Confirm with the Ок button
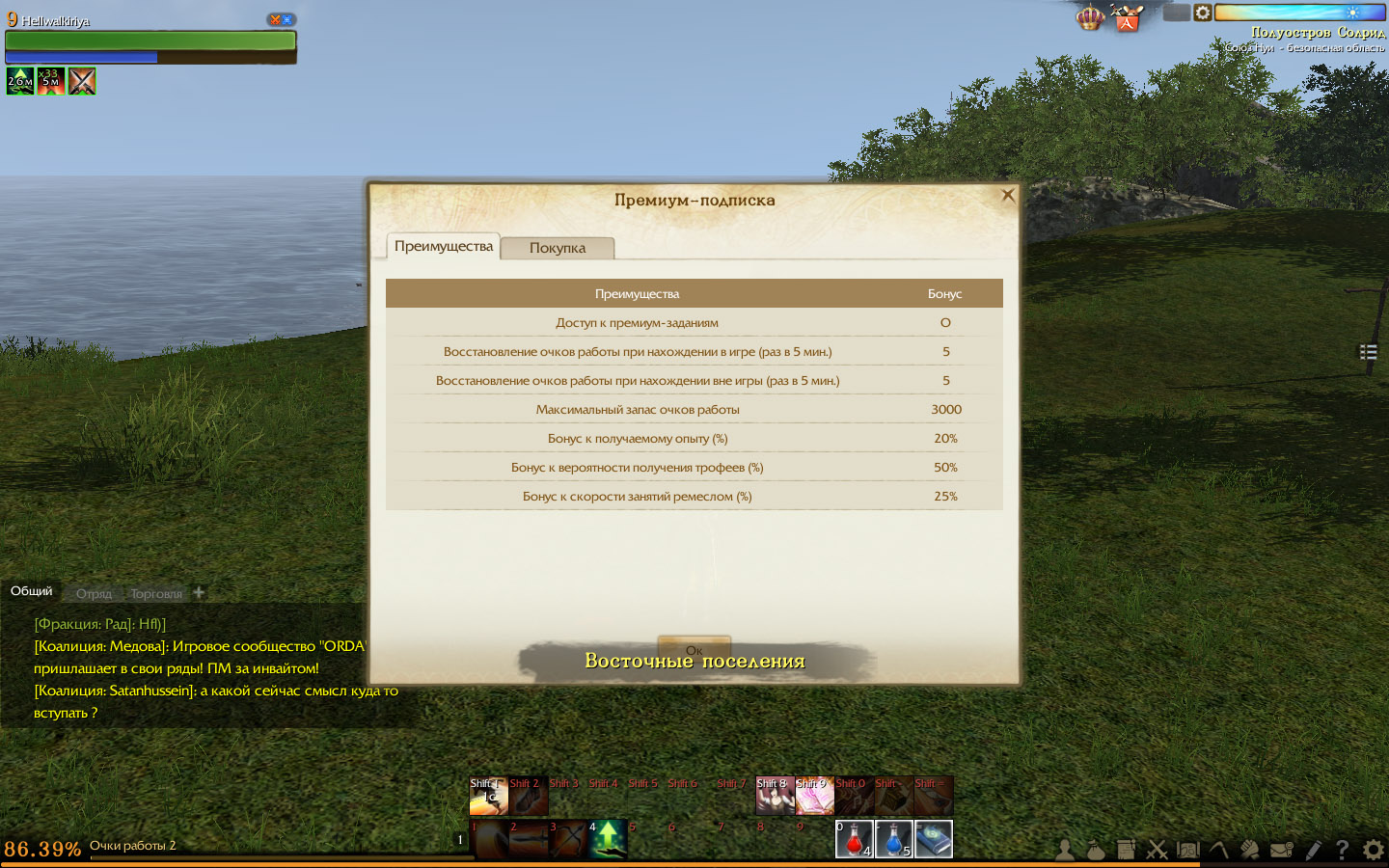1389x868 pixels. (694, 649)
